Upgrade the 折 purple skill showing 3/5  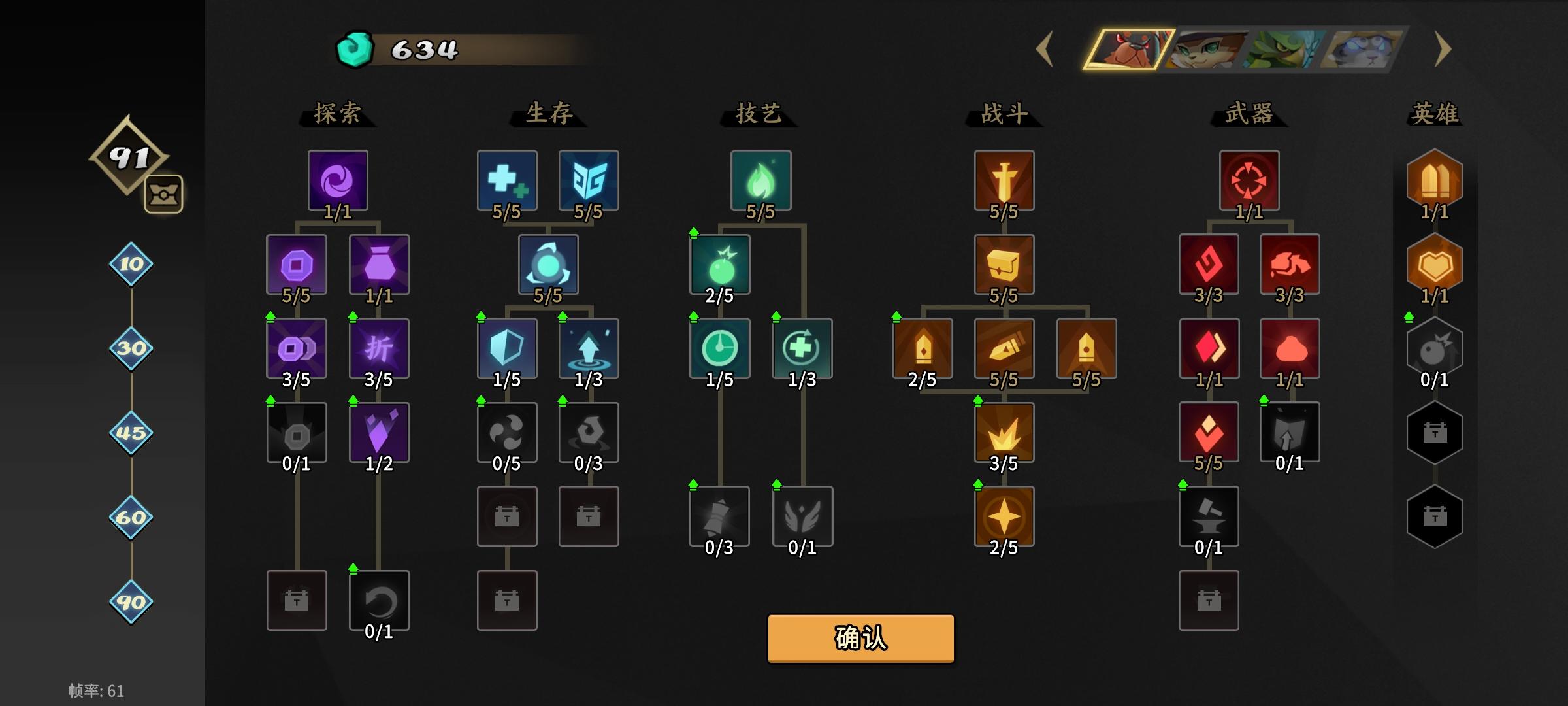pyautogui.click(x=378, y=348)
